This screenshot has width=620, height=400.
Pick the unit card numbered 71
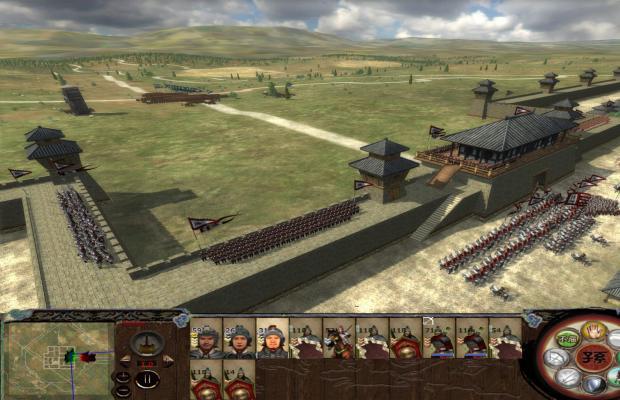tap(439, 340)
